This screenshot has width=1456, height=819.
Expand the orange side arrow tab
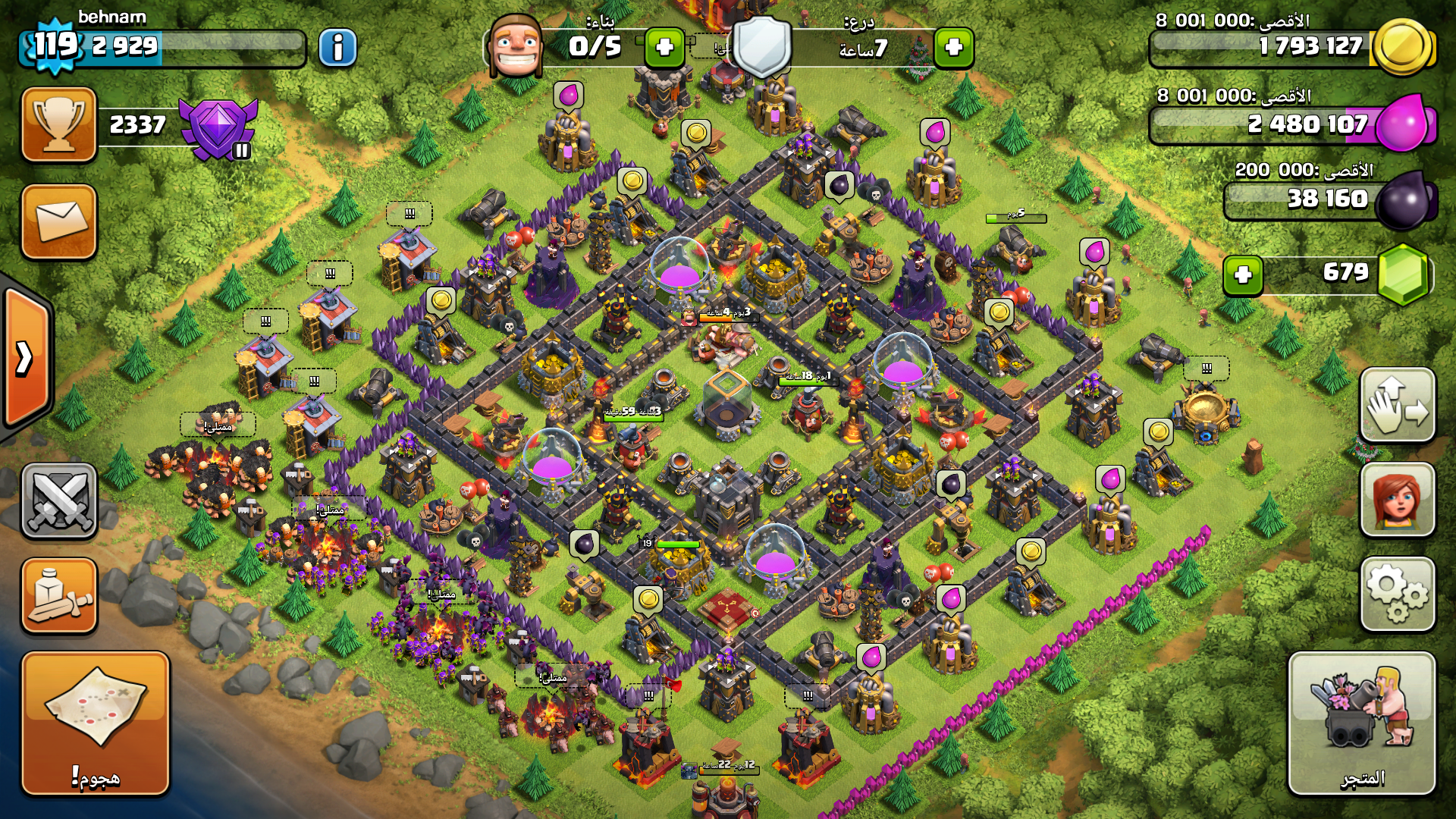[x=26, y=358]
